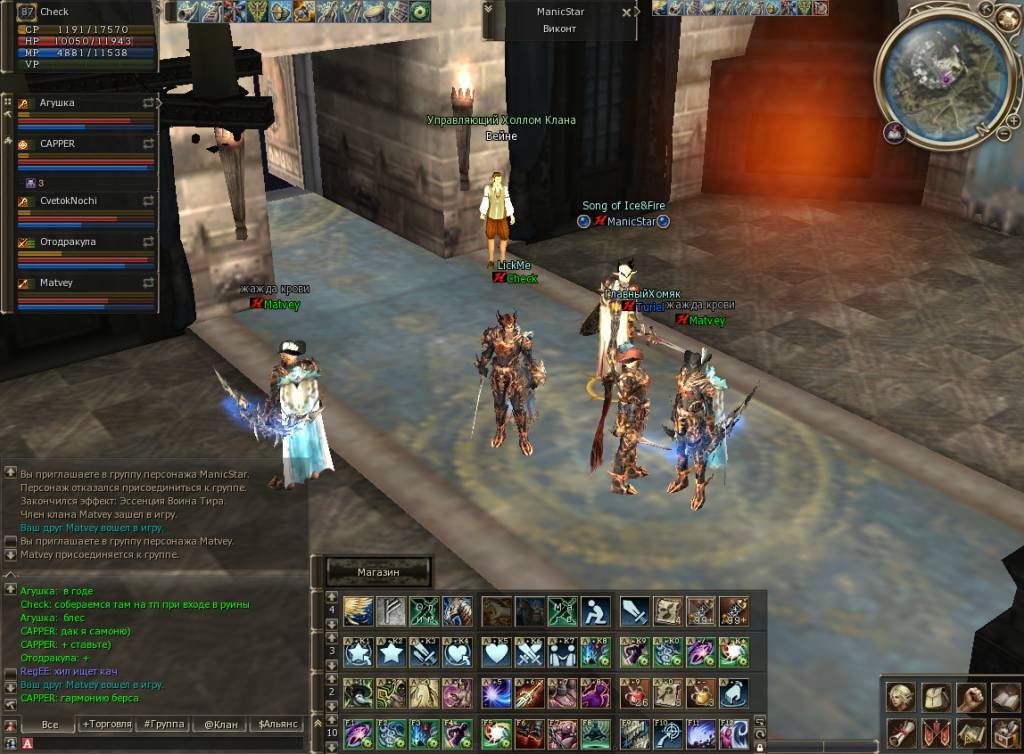Switch to the +Торговля chat tab
The height and width of the screenshot is (754, 1024).
tap(107, 723)
